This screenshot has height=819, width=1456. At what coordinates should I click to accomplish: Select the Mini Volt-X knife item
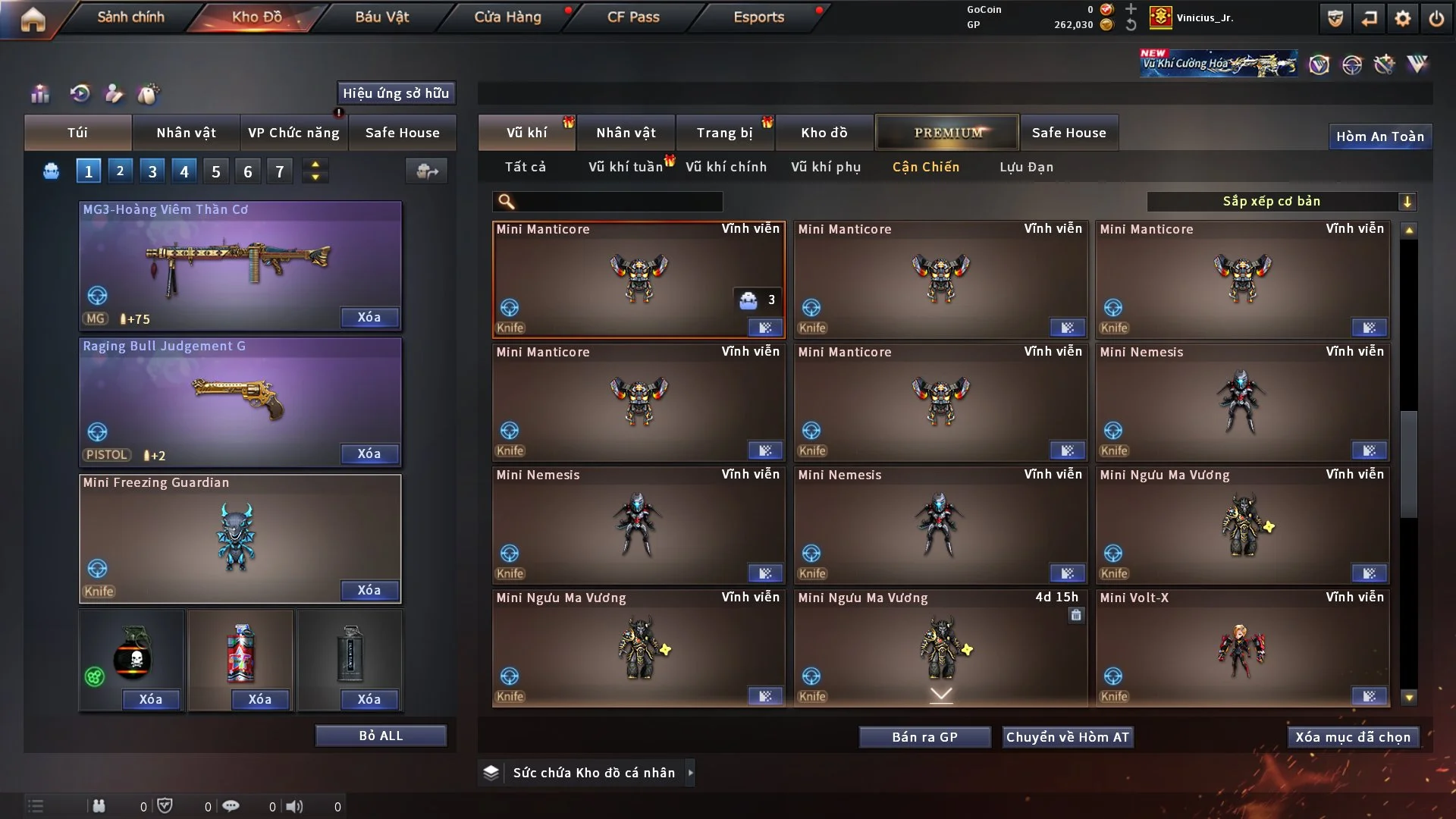tap(1242, 648)
